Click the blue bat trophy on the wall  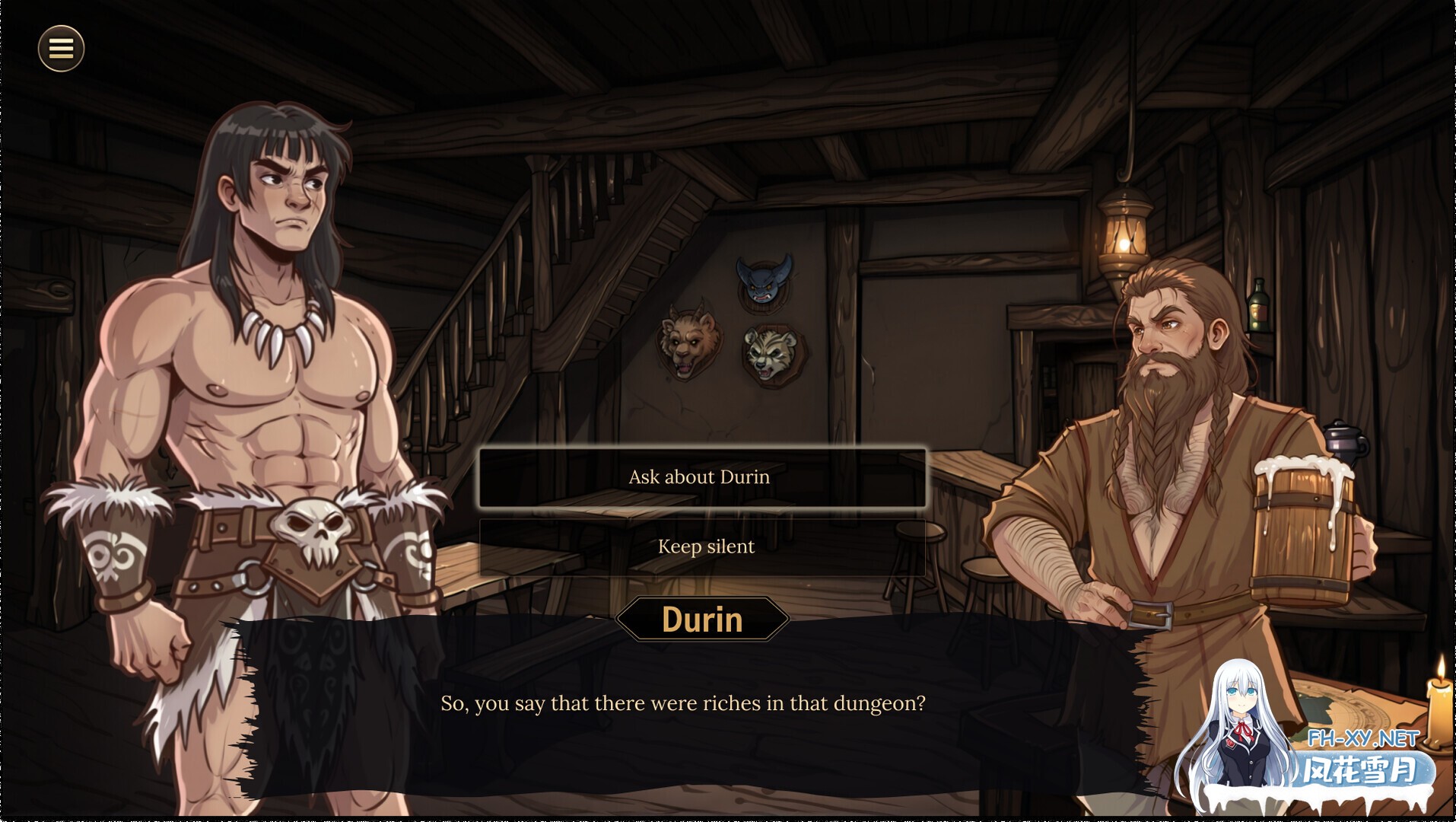(763, 283)
